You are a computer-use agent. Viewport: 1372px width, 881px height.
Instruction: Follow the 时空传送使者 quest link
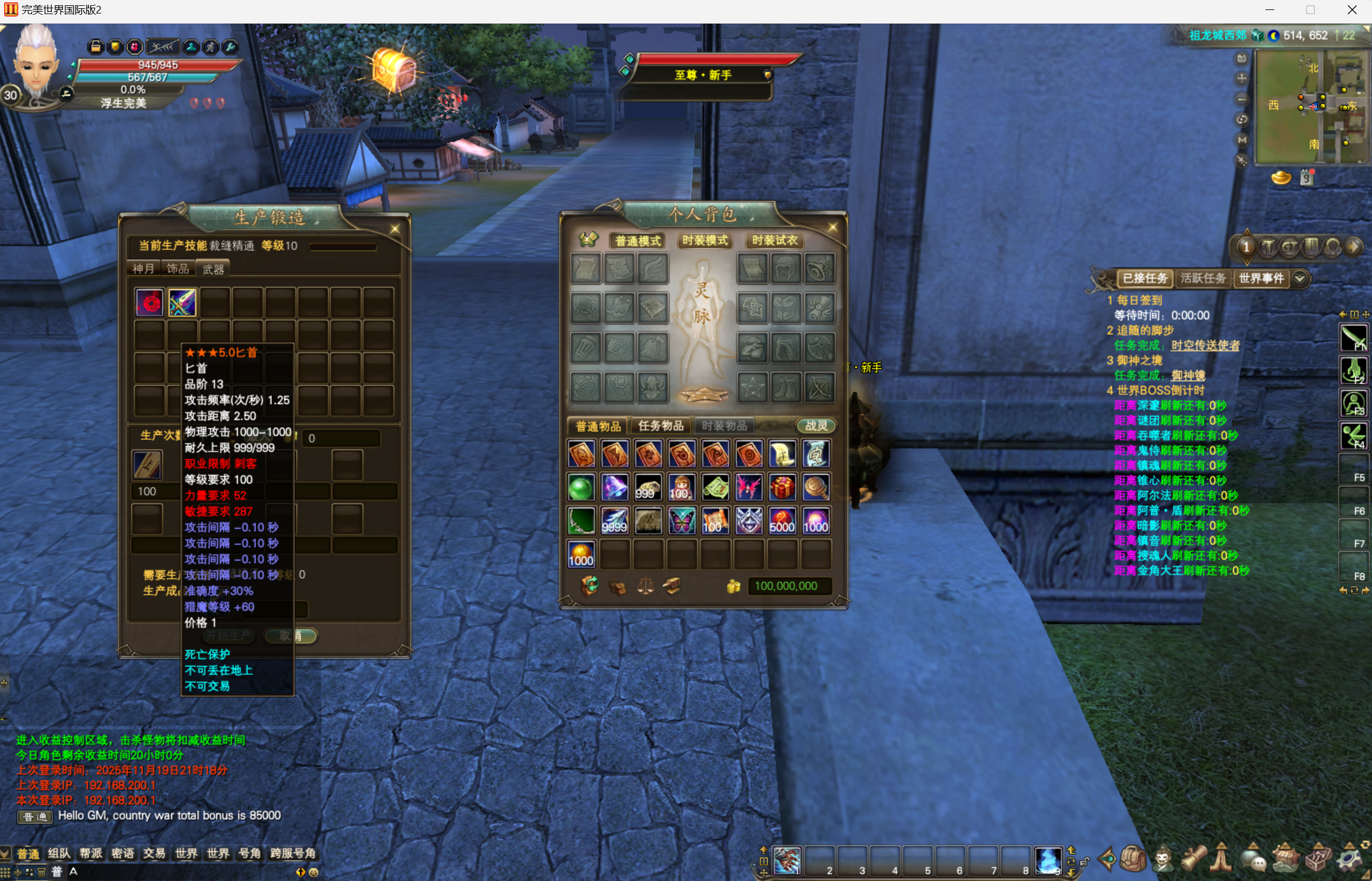tap(1205, 346)
